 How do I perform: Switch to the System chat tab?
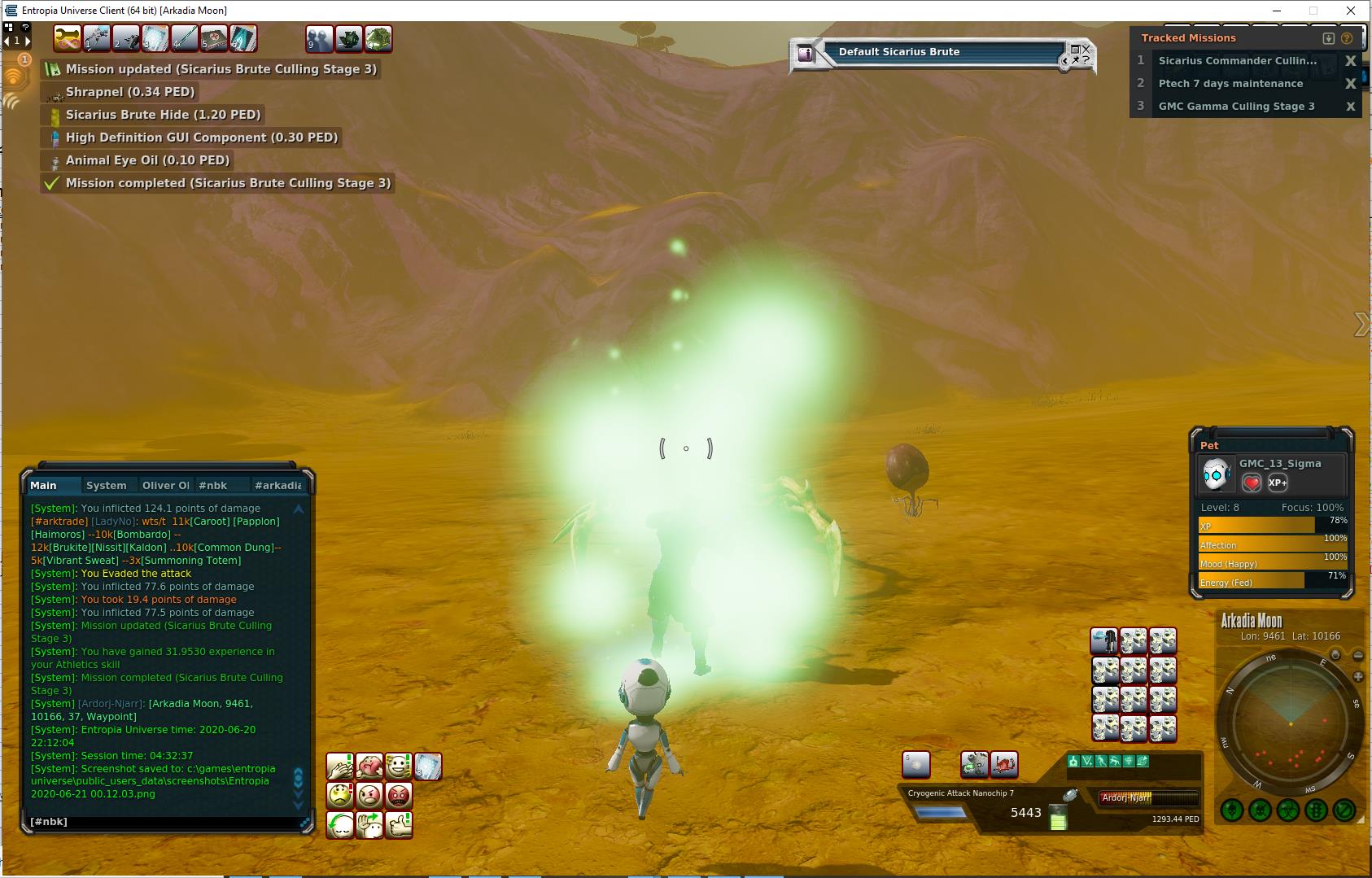click(x=107, y=485)
